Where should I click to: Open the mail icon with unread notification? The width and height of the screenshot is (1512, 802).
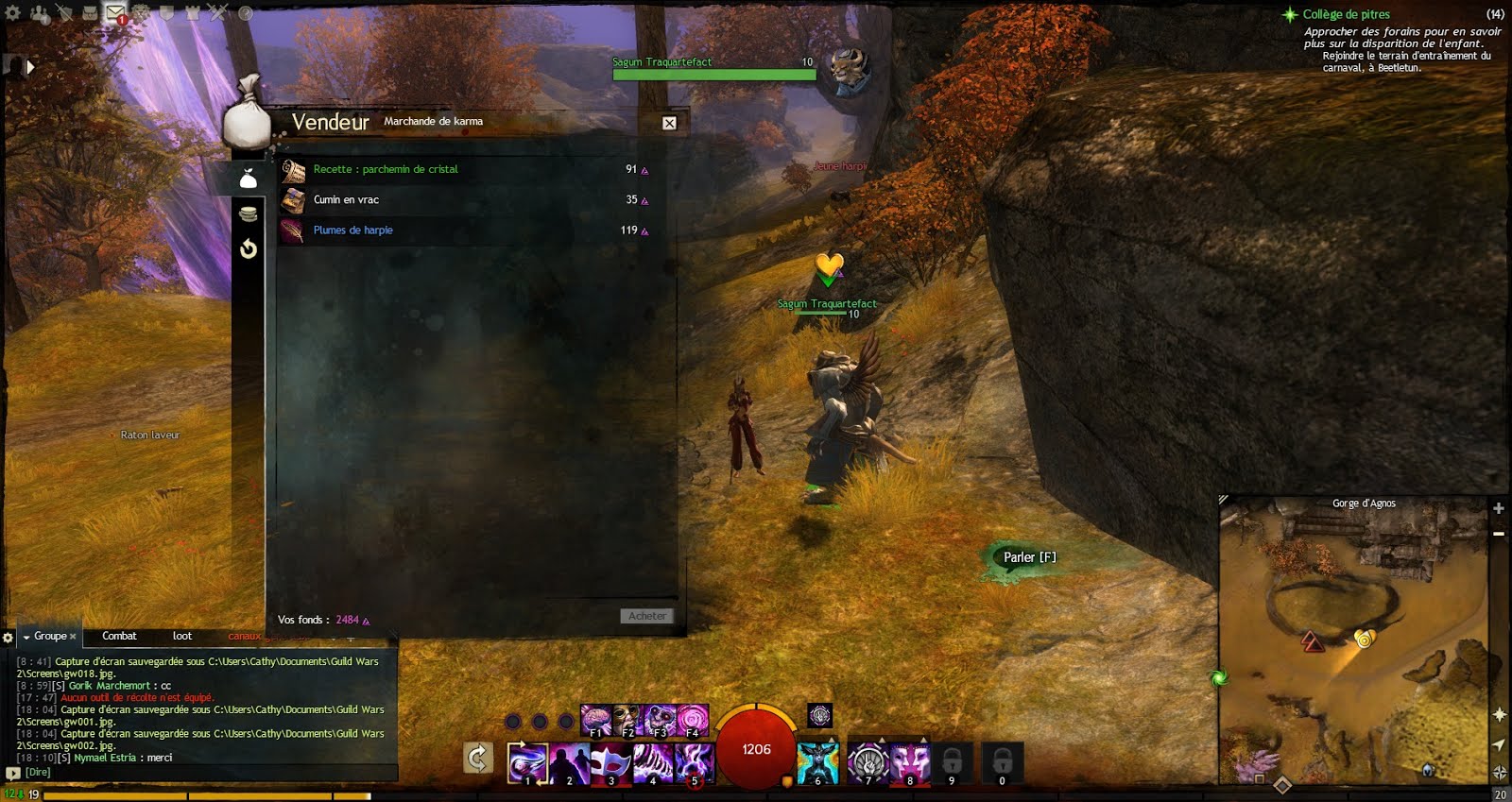(x=115, y=13)
